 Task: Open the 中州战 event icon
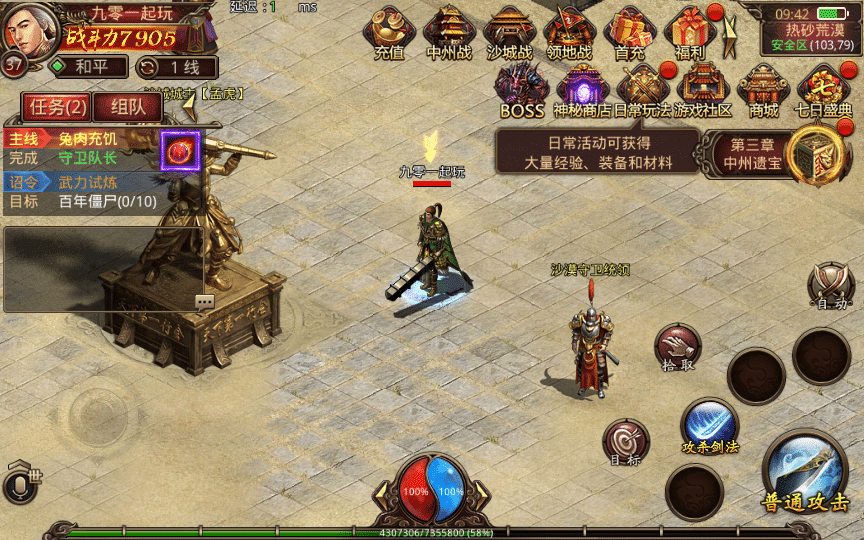(449, 31)
